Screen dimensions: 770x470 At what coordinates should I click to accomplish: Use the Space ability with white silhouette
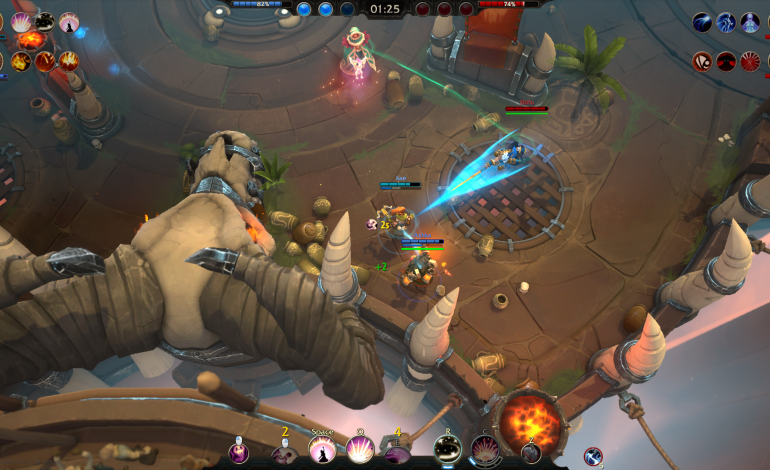pyautogui.click(x=322, y=451)
